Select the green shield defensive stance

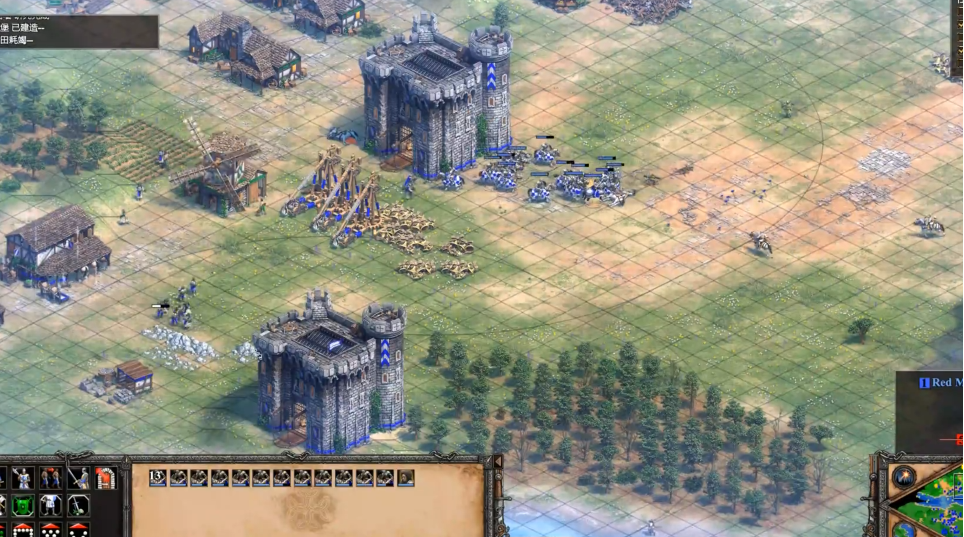[x=22, y=504]
